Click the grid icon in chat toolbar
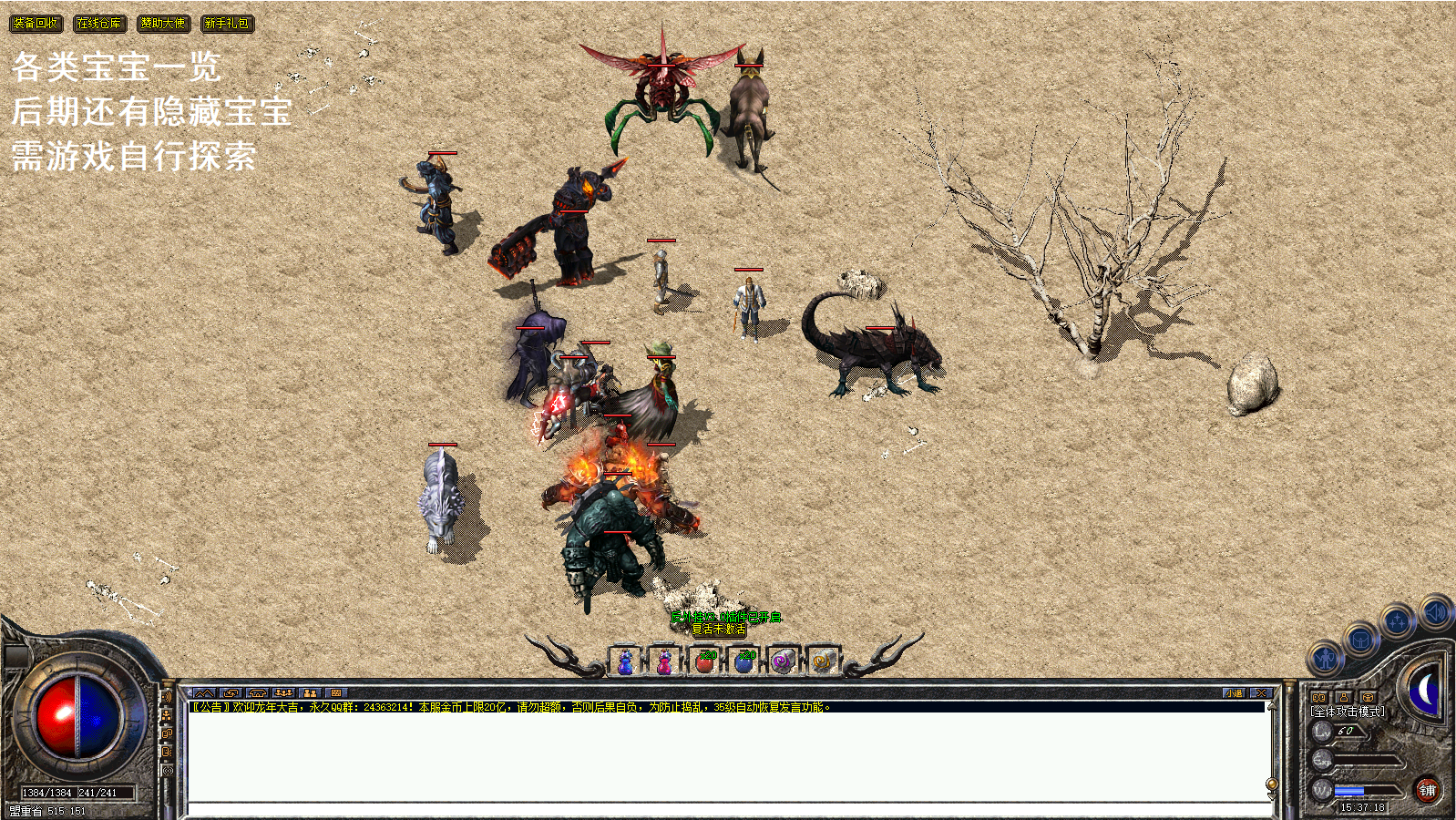The width and height of the screenshot is (1456, 820). coord(335,693)
